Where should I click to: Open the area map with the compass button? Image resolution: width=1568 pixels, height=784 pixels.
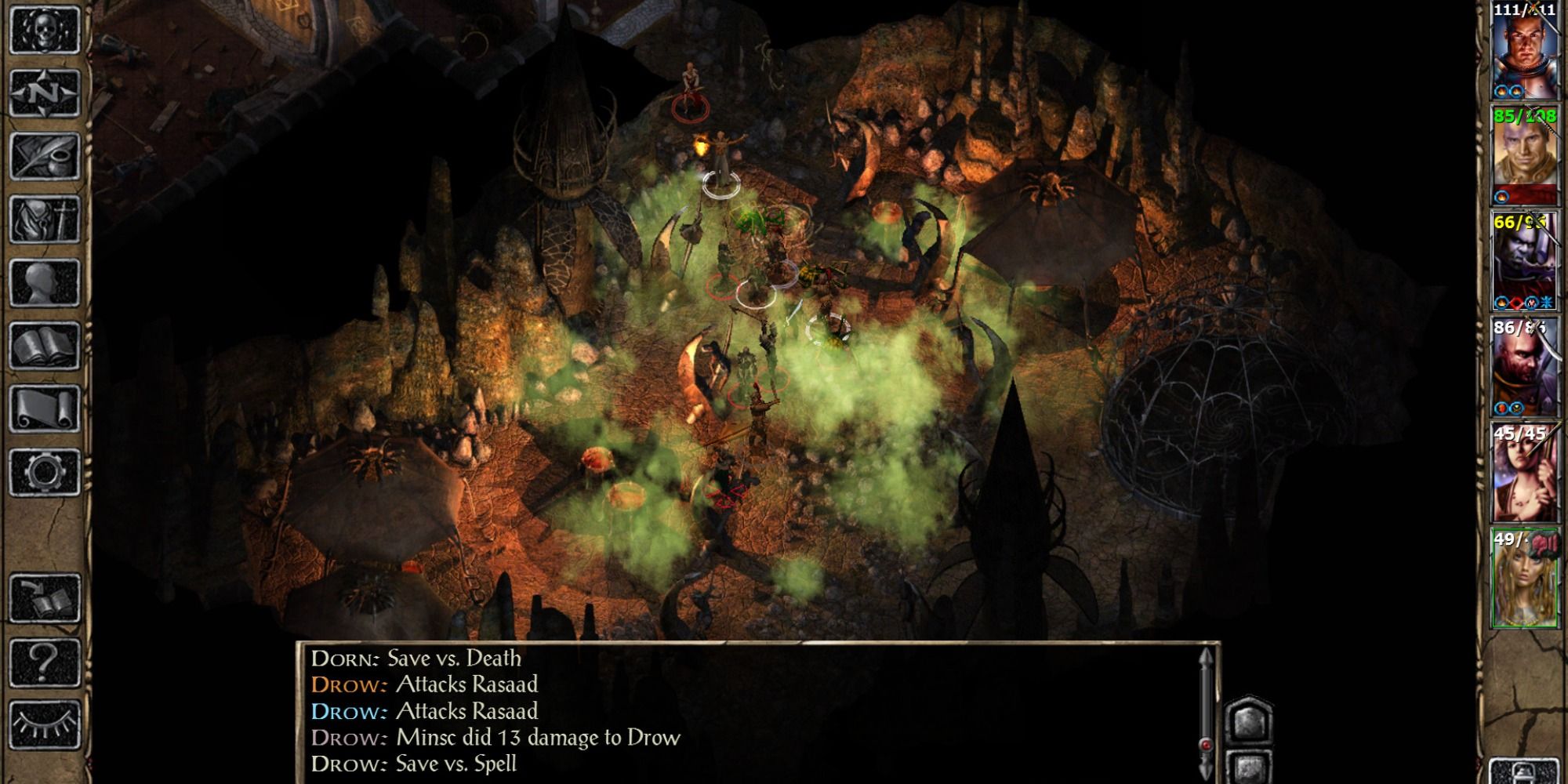(45, 93)
